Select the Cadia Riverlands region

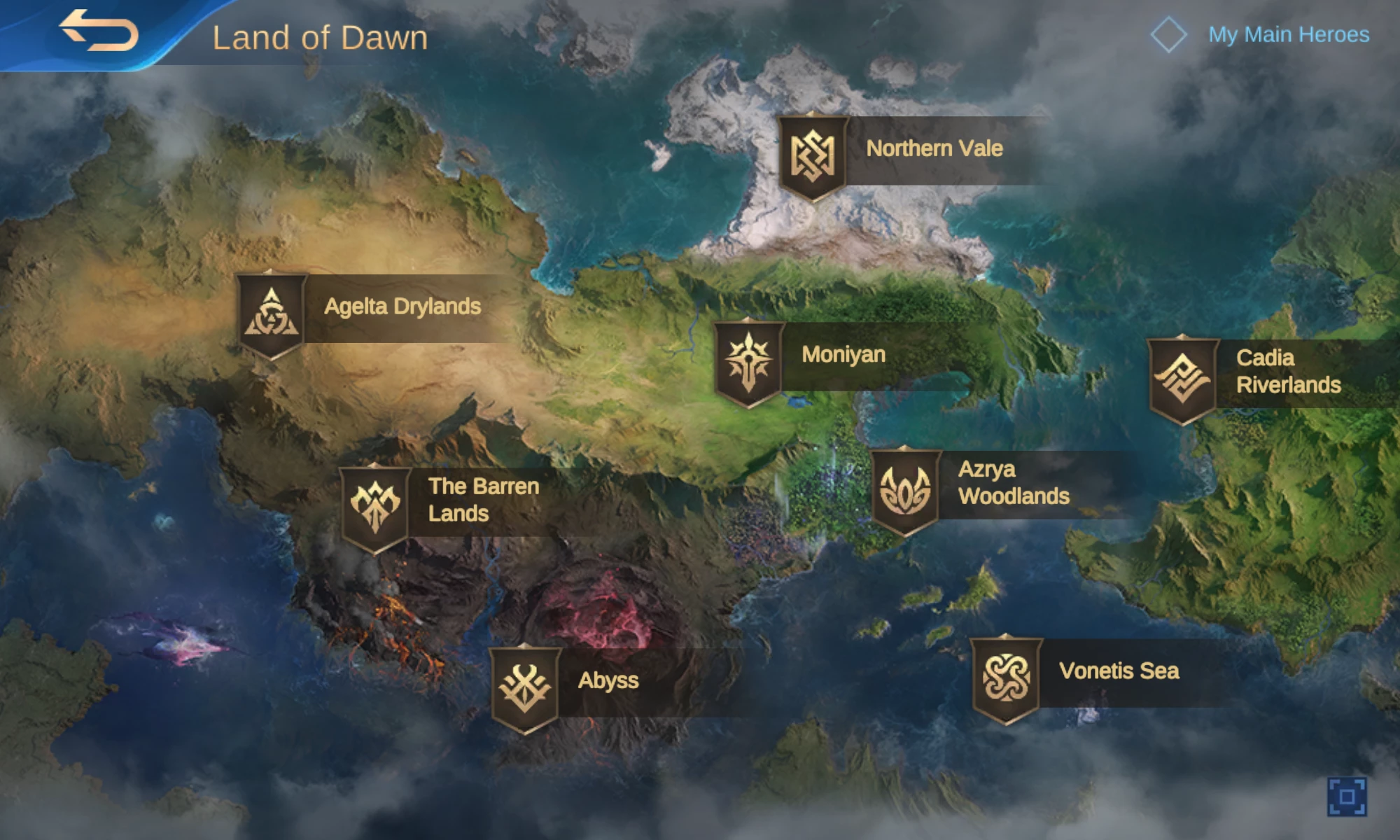[x=1182, y=378]
